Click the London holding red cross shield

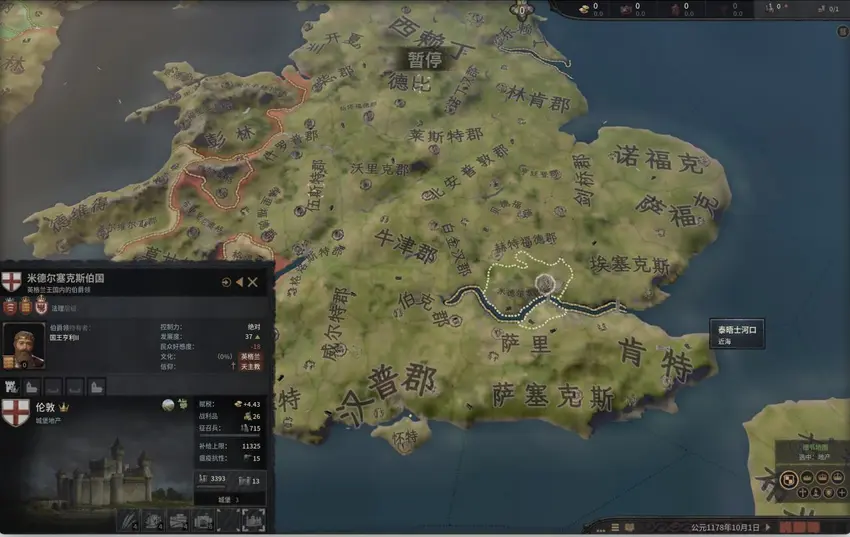[16, 412]
